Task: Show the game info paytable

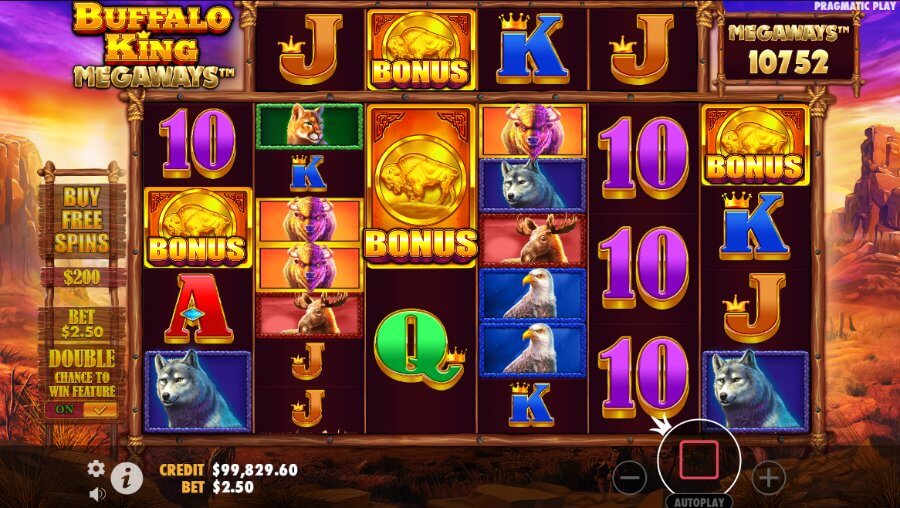Action: tap(126, 478)
